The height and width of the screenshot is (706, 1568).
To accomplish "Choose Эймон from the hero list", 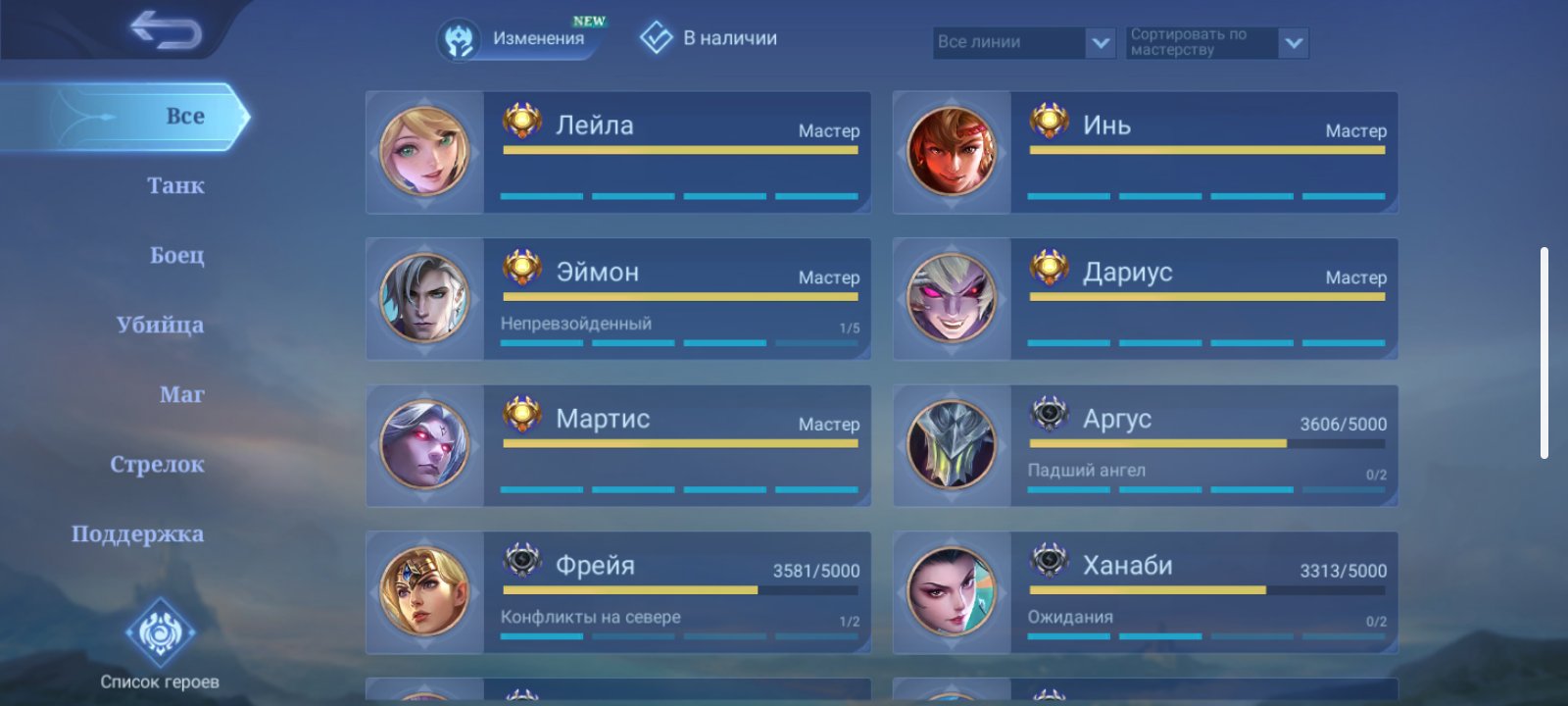I will click(618, 299).
